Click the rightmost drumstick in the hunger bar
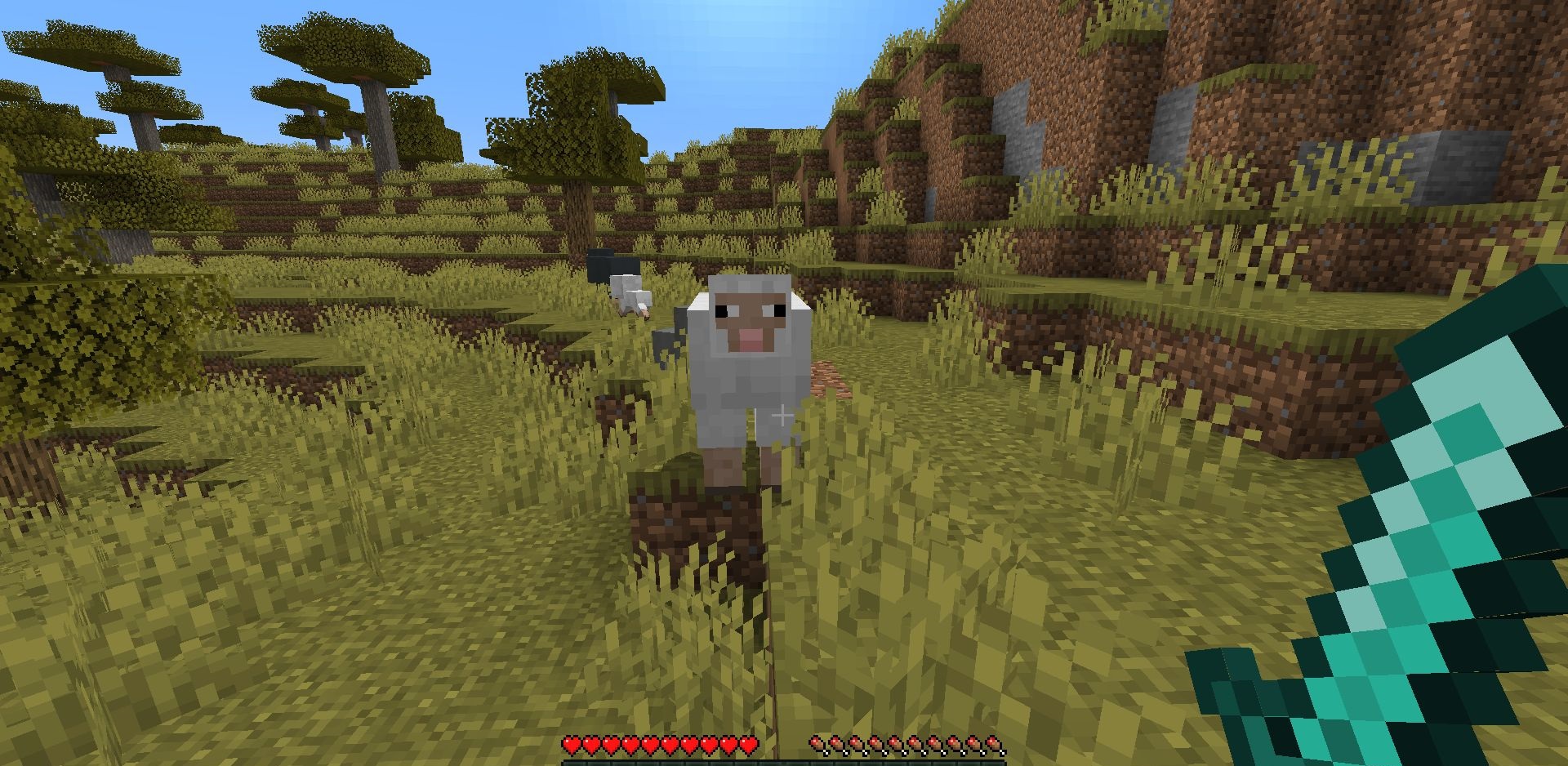Image resolution: width=1568 pixels, height=766 pixels. click(x=995, y=746)
